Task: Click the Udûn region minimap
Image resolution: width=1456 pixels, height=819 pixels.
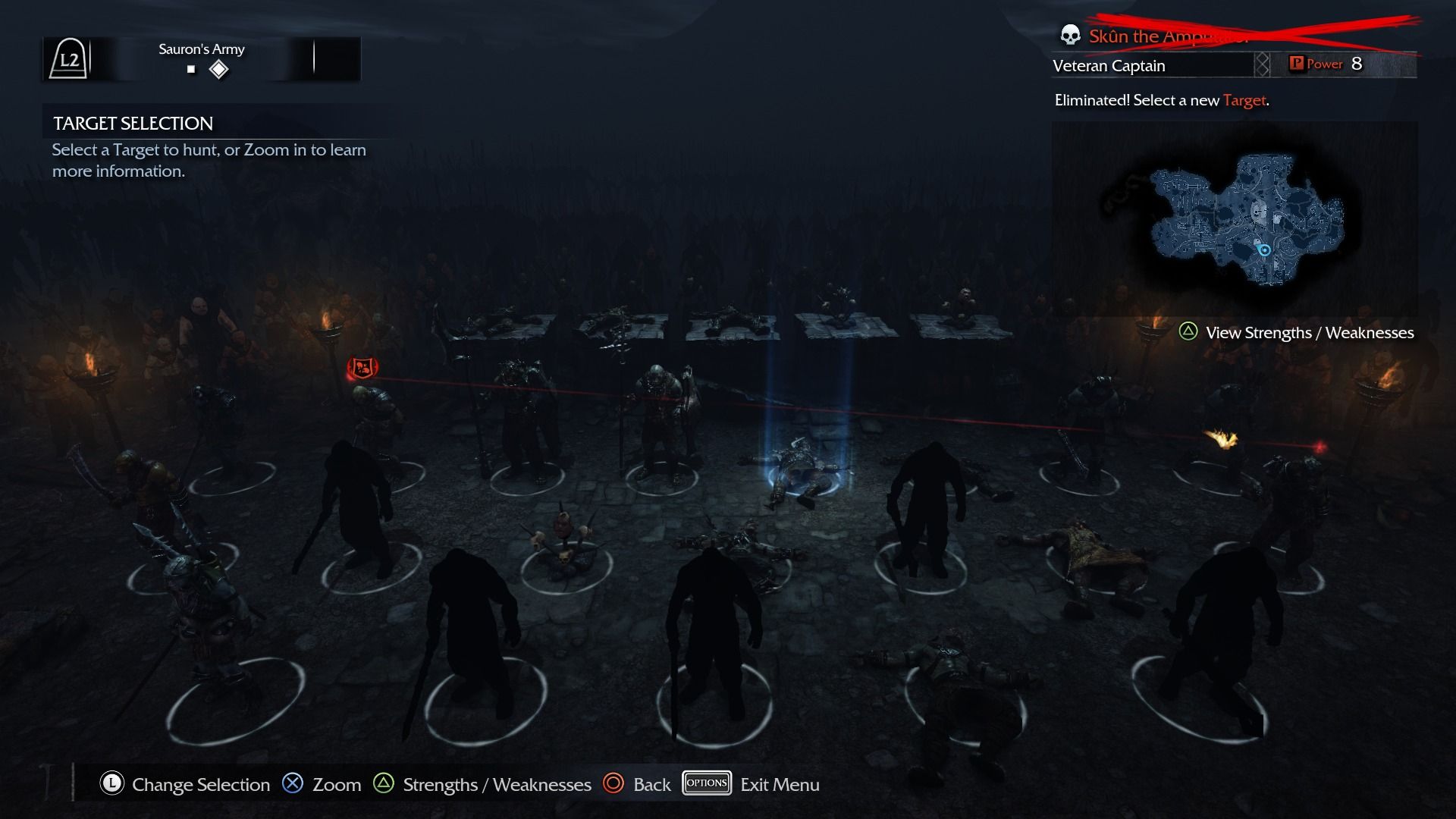Action: point(1244,219)
